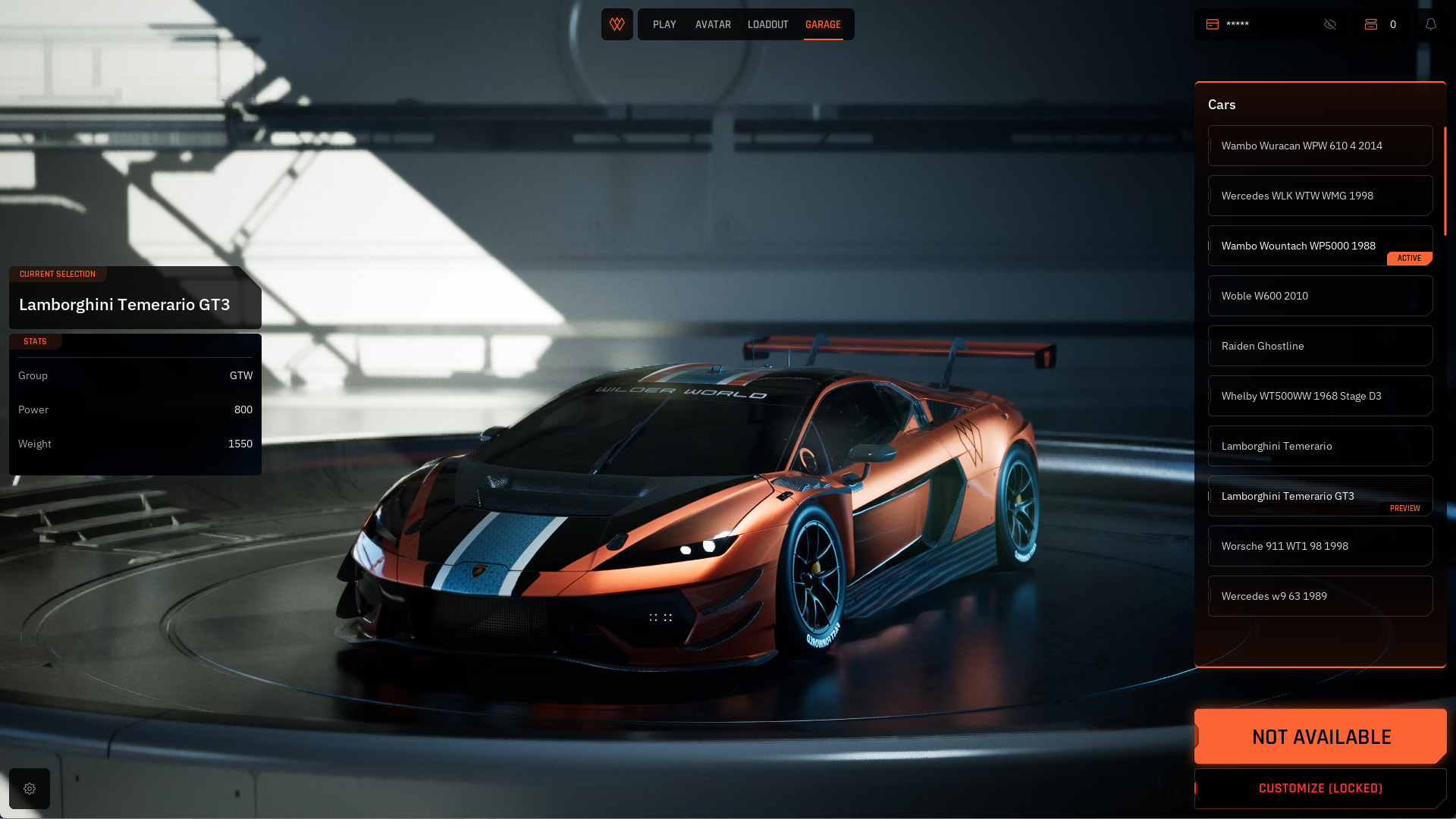Pick the Lamborghini Temerario GT3 entry
1456x819 pixels.
tap(1319, 496)
